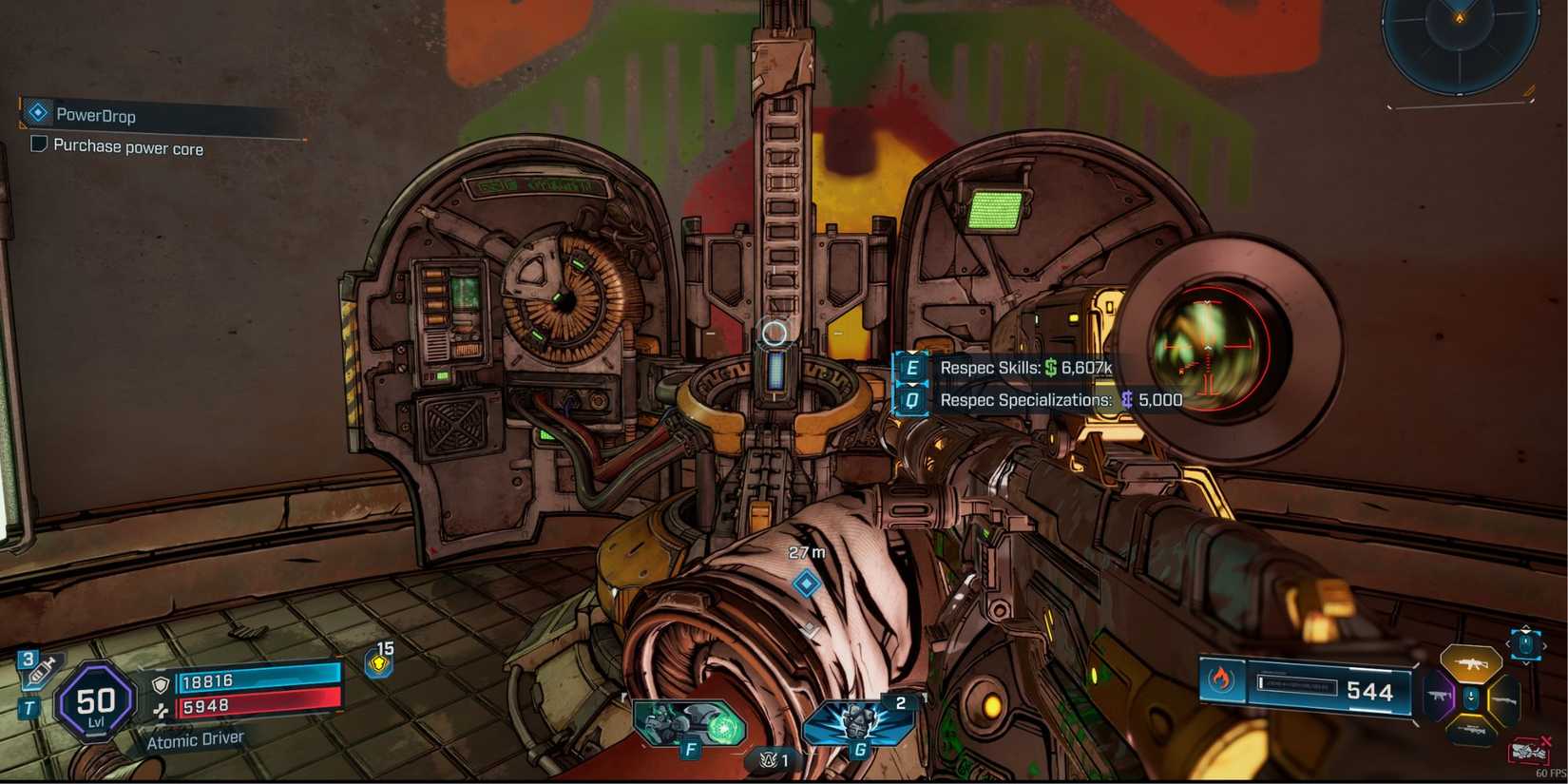Toggle the PowerDrop mission diamond marker
1568x784 pixels.
[37, 112]
